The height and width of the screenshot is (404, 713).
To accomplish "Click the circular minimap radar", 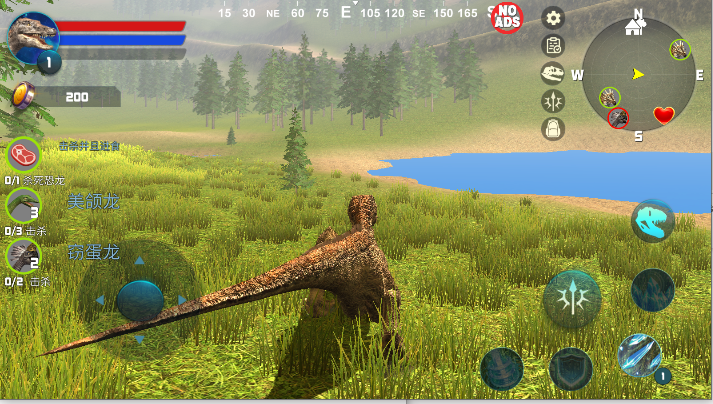I will click(638, 74).
